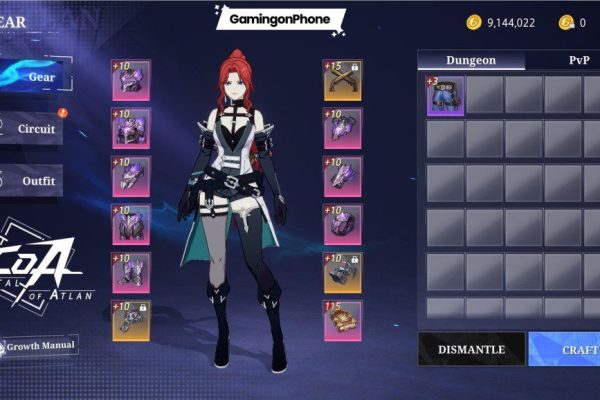This screenshot has width=600, height=400.
Task: Switch to the Circuit section
Action: coord(42,128)
